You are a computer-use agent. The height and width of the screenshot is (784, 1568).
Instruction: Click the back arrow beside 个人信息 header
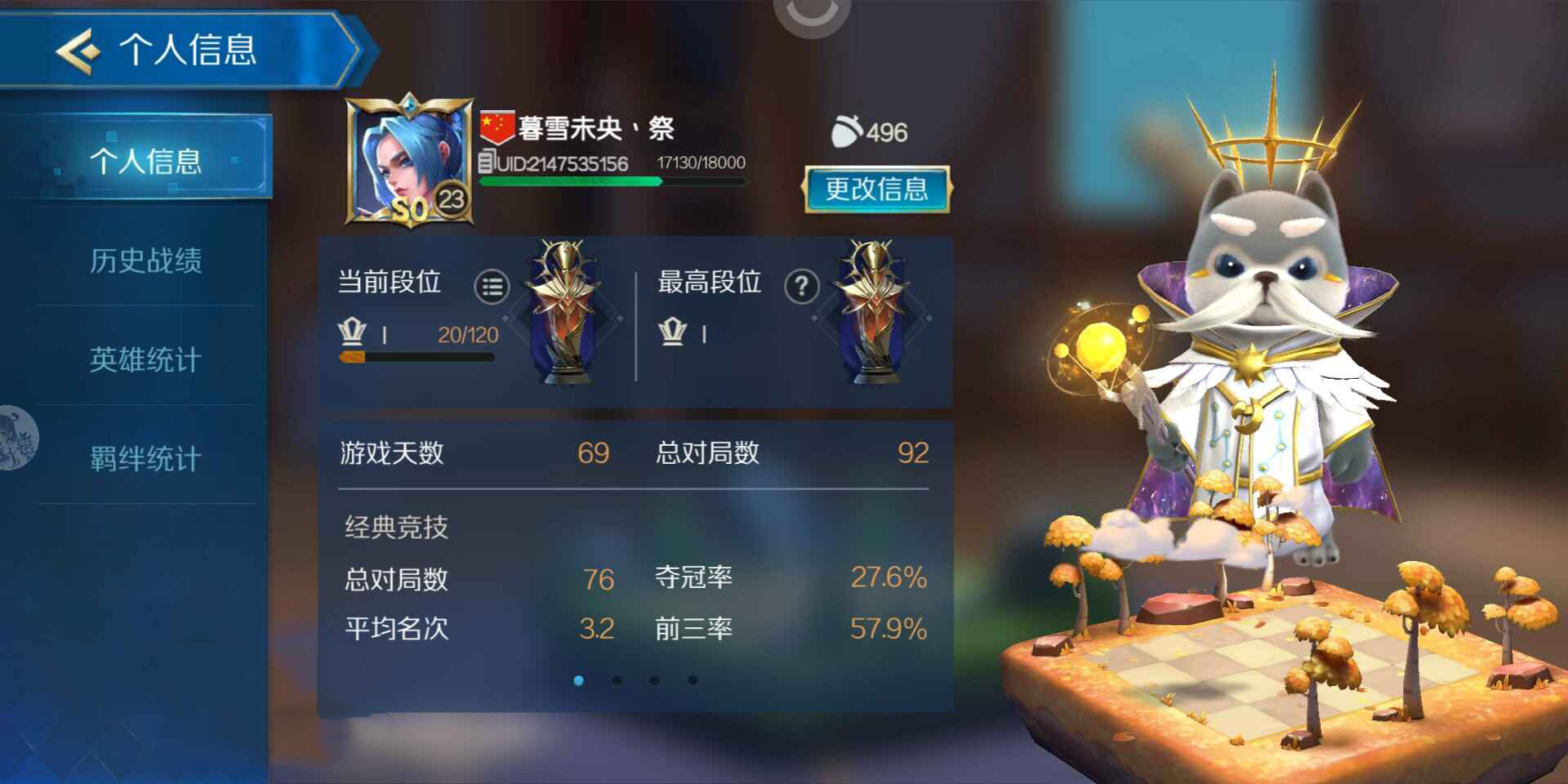(x=76, y=51)
